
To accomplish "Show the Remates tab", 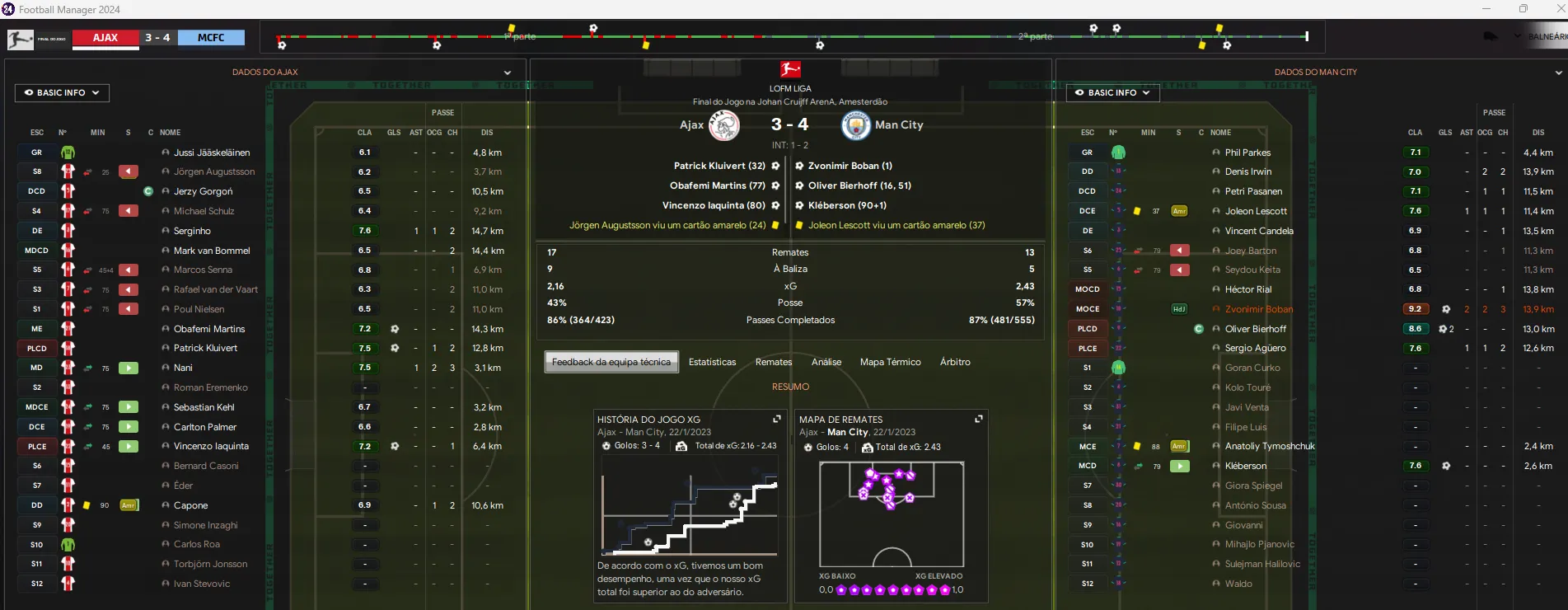I will click(774, 362).
